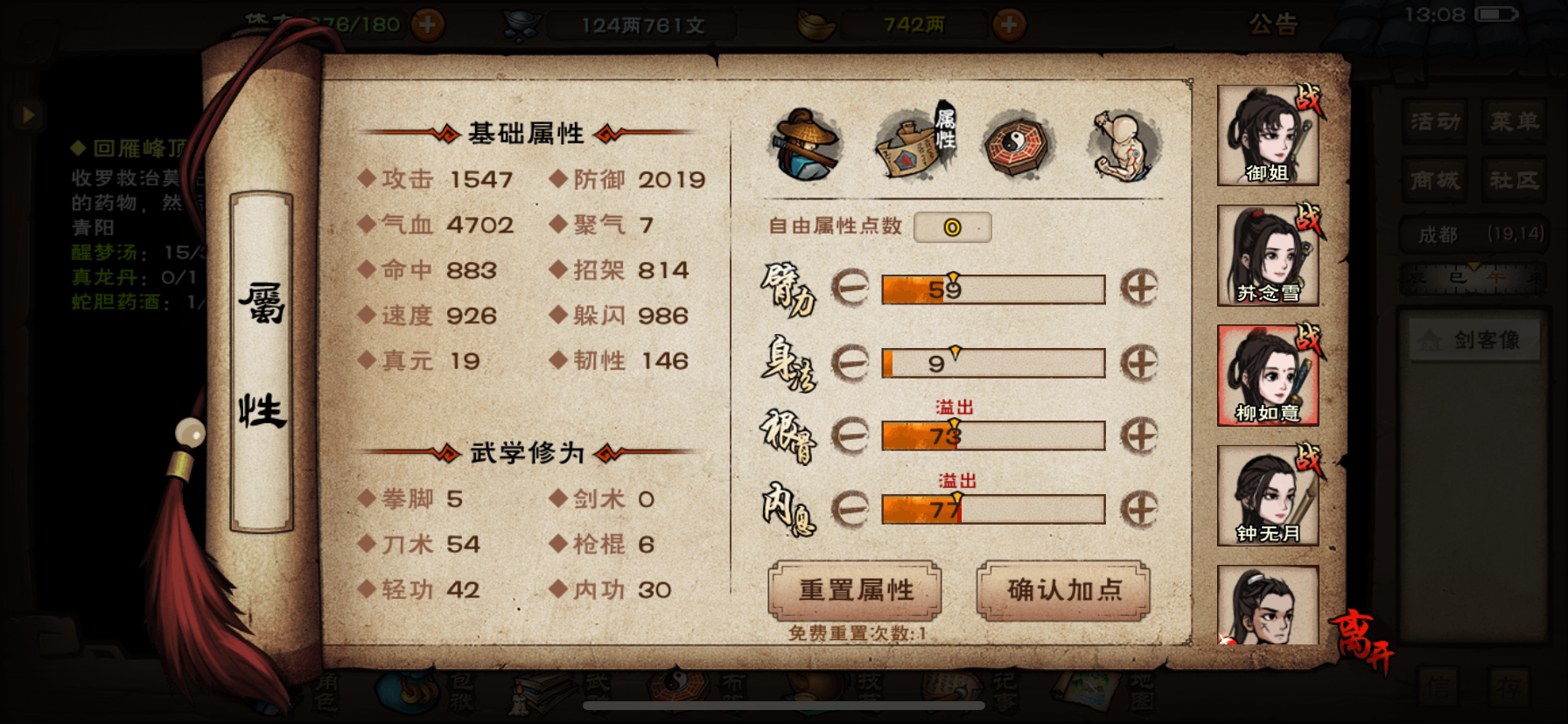
Task: Select the 属性 scroll tab icon
Action: pos(910,146)
